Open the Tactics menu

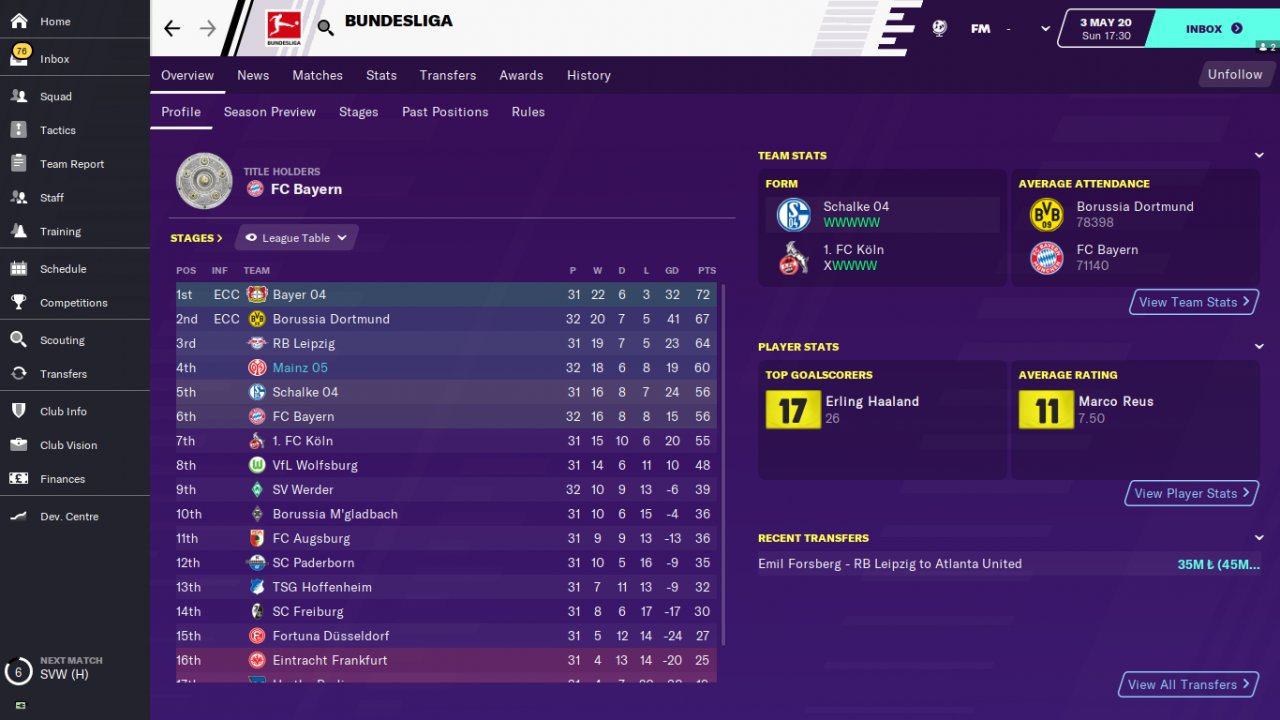pyautogui.click(x=57, y=131)
